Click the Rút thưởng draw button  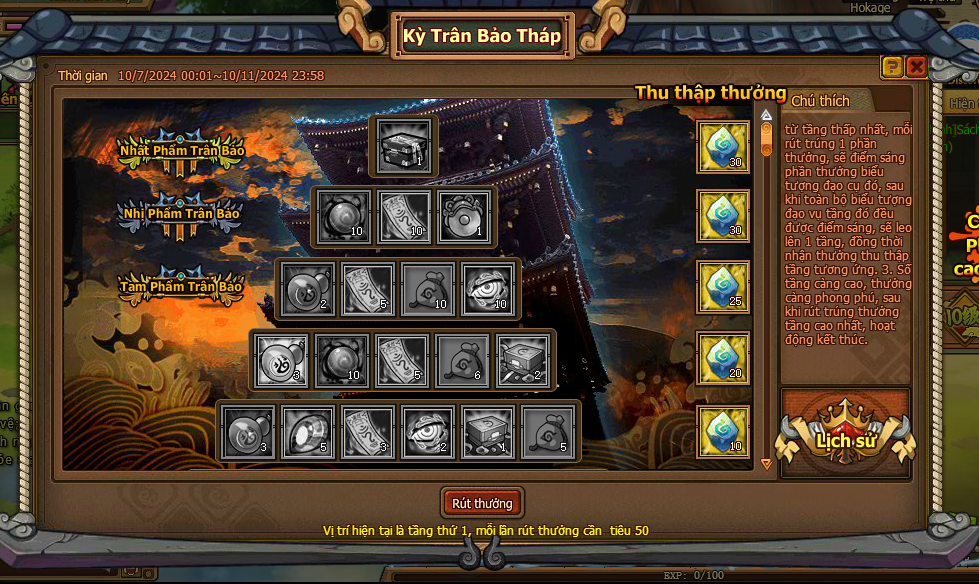[x=482, y=503]
